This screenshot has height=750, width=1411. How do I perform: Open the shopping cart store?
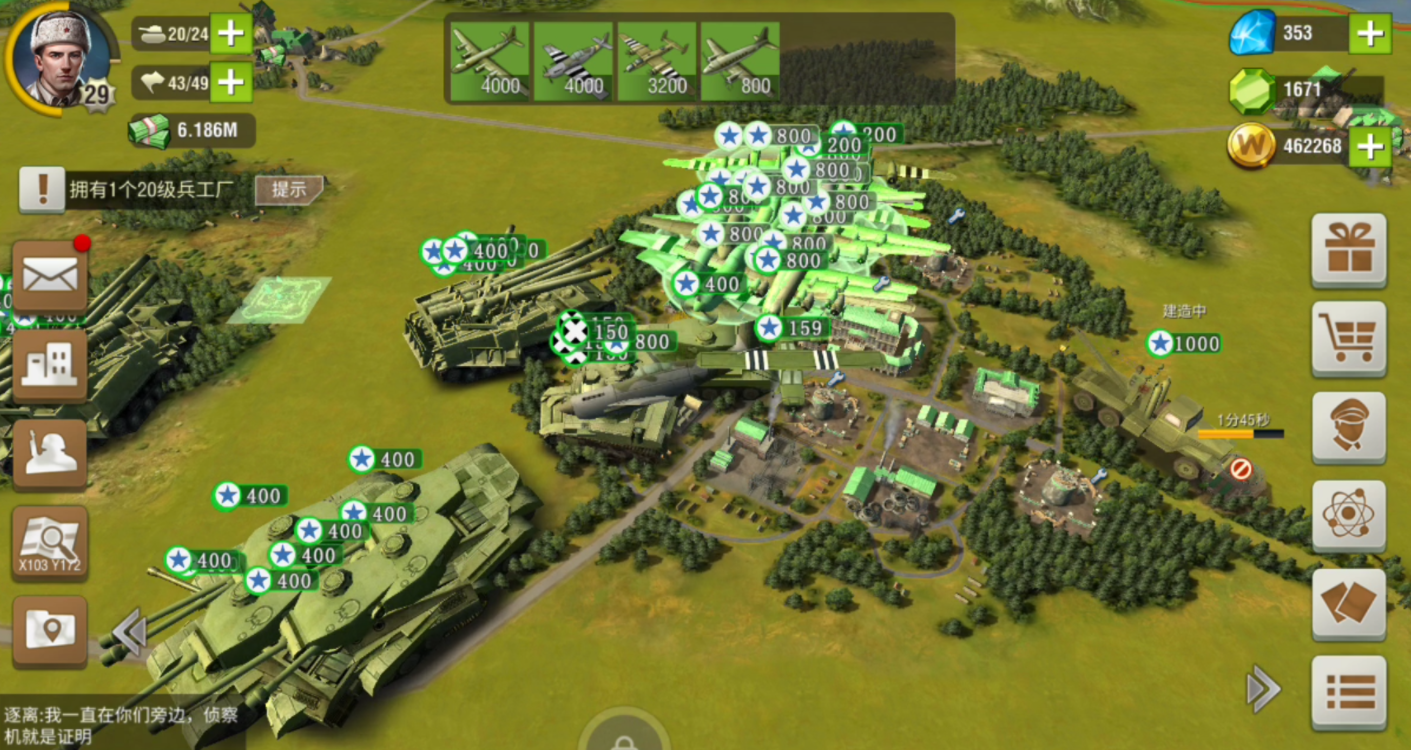[1349, 338]
